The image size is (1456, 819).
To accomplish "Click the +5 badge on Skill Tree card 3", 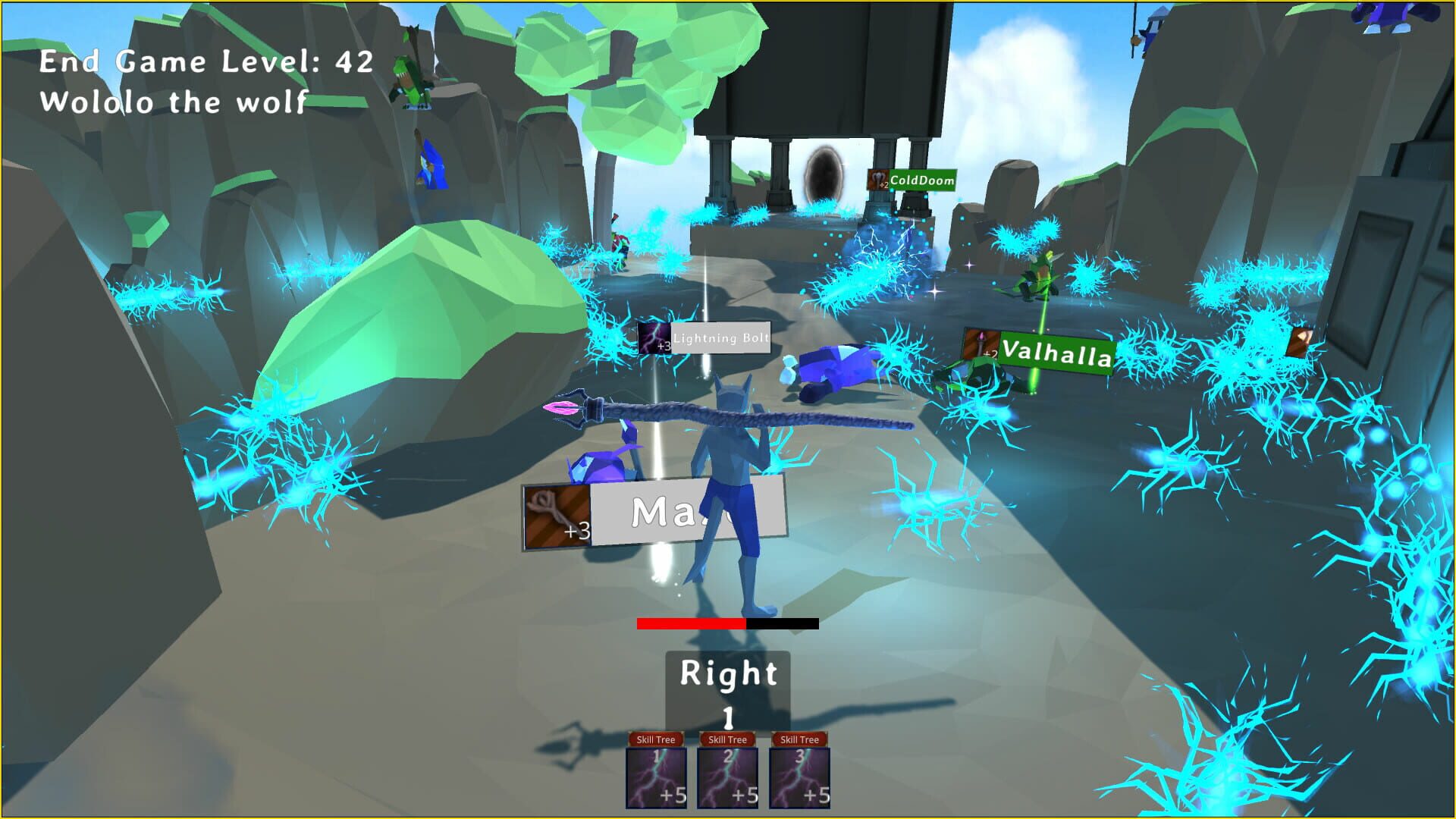I will click(818, 795).
